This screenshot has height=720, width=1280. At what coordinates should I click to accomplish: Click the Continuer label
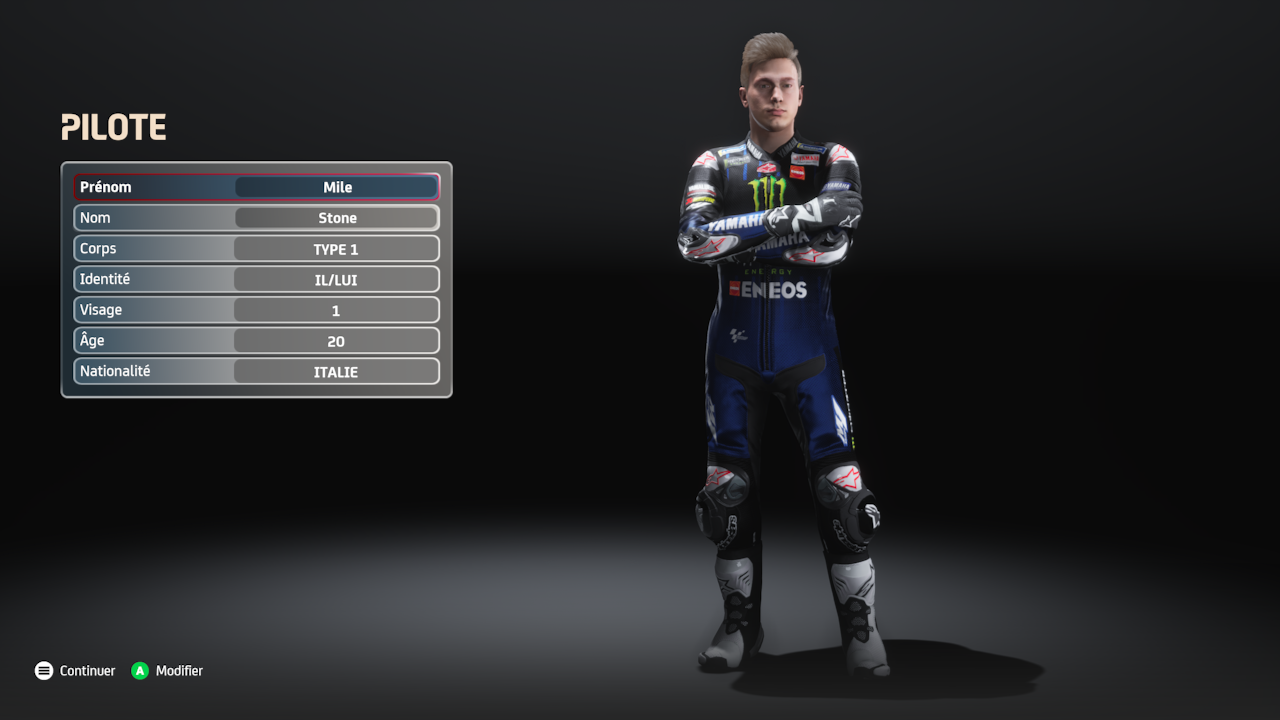87,671
